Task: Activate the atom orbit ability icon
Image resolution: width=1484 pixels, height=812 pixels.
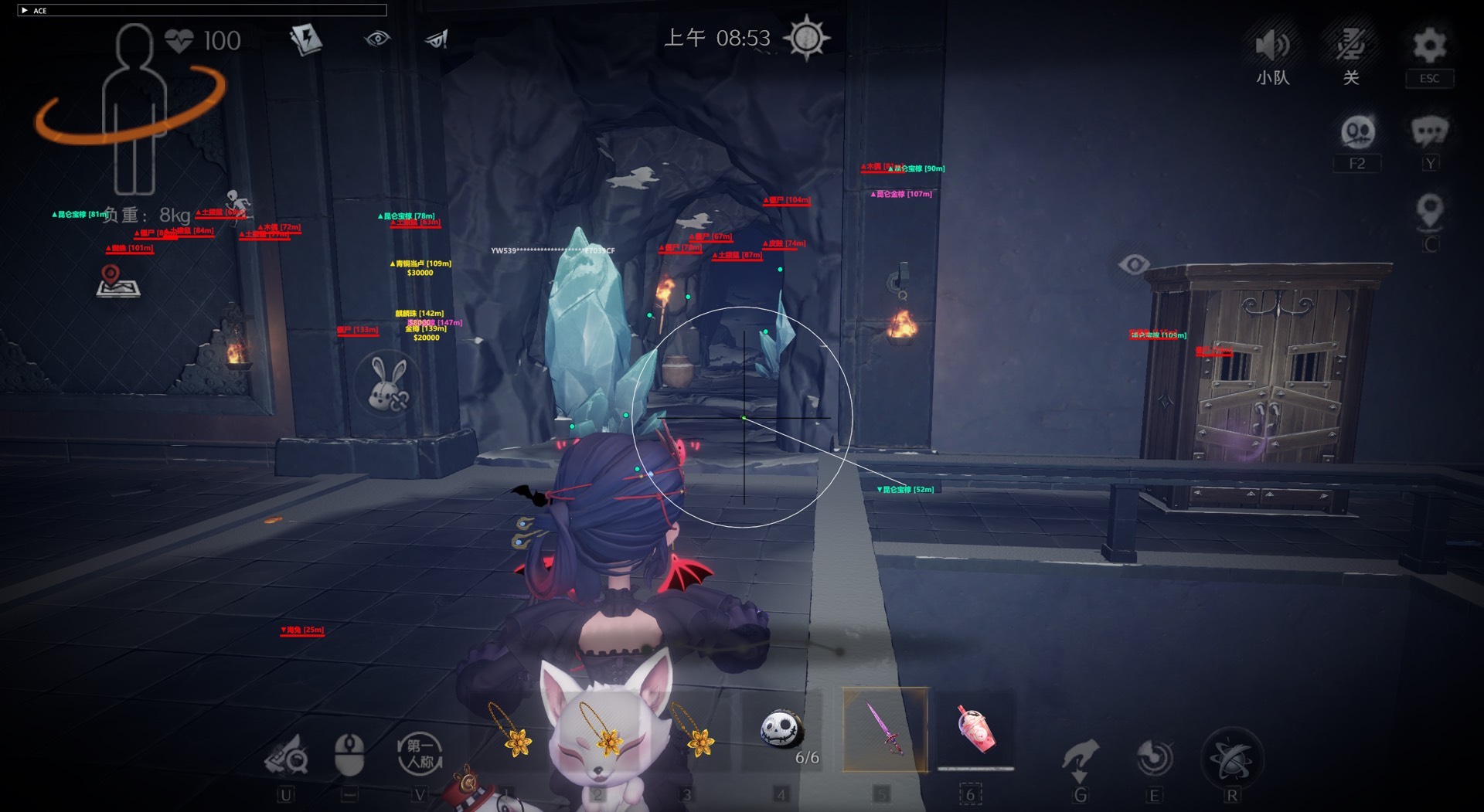Action: point(1231,758)
